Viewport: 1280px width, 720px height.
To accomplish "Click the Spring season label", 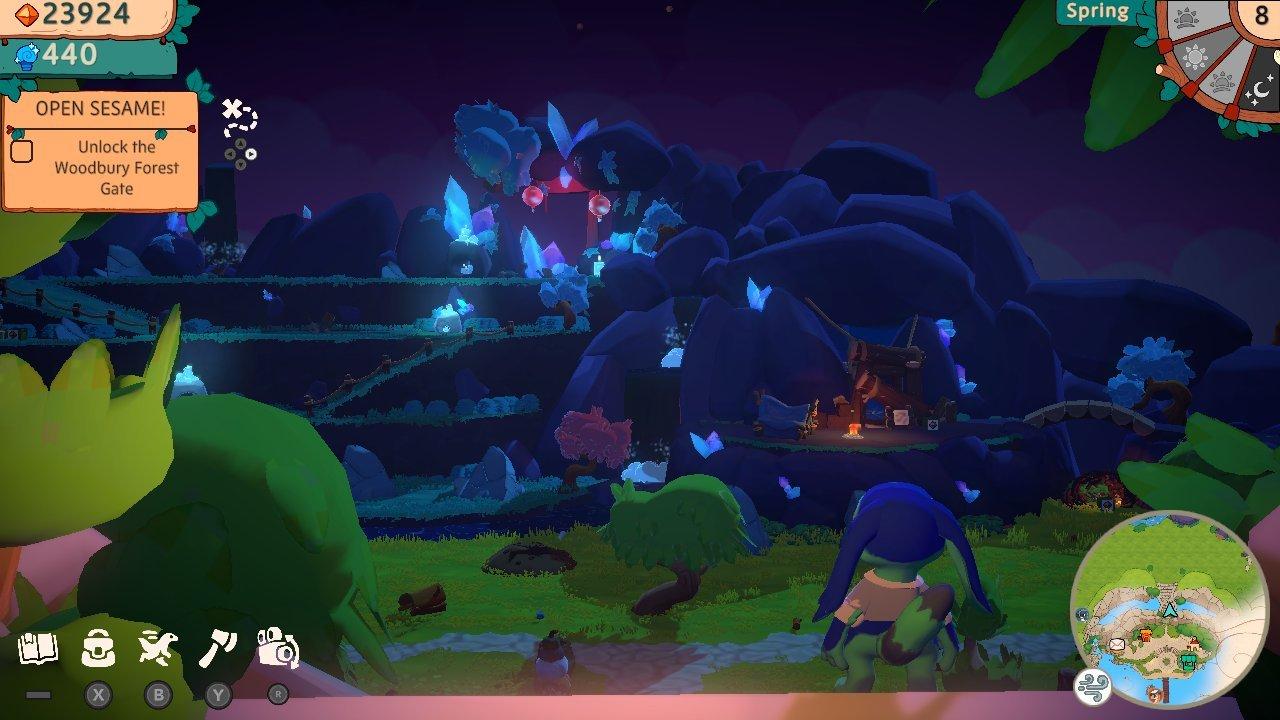I will [x=1097, y=12].
